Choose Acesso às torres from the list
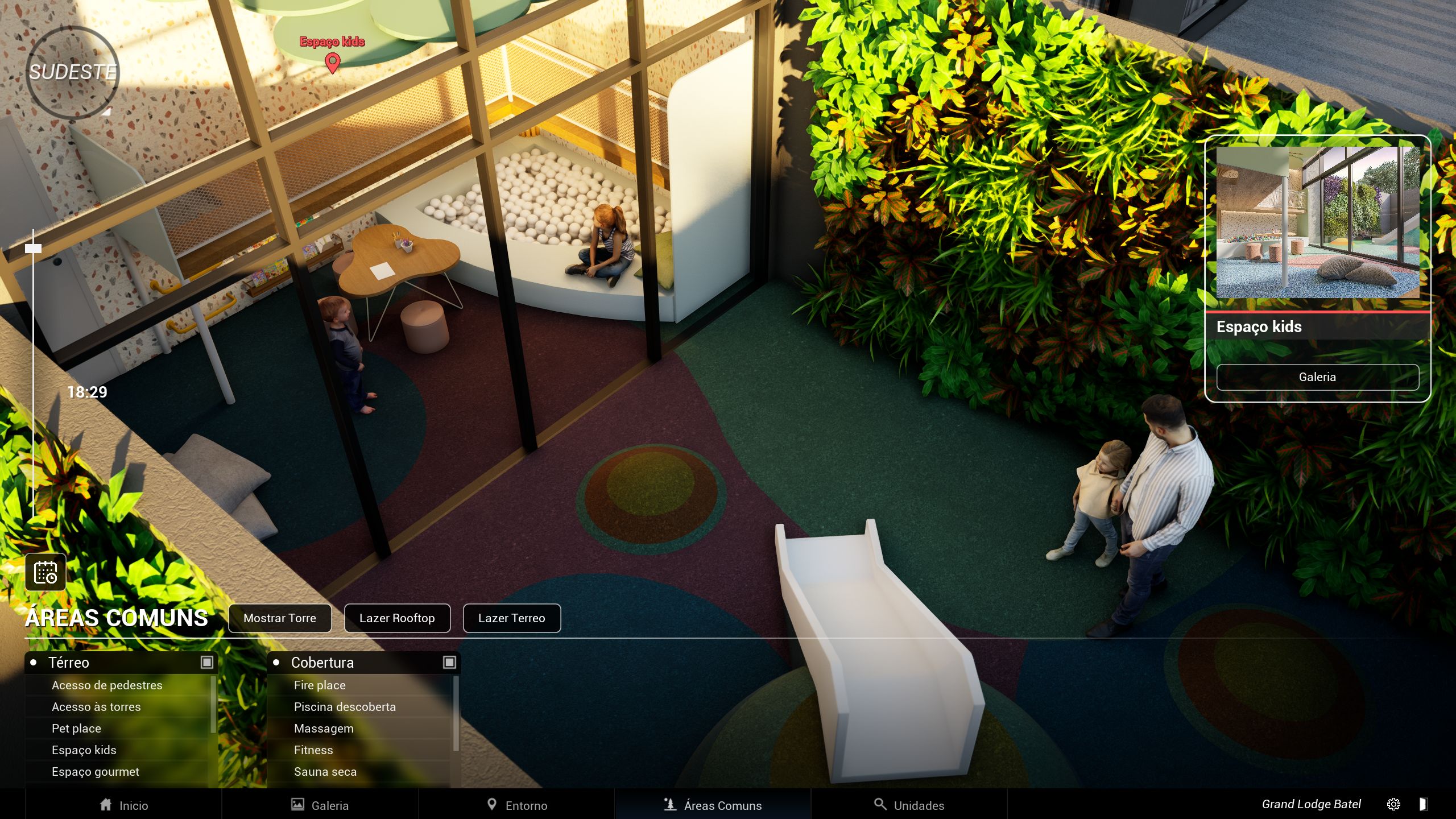The image size is (1456, 819). tap(96, 707)
